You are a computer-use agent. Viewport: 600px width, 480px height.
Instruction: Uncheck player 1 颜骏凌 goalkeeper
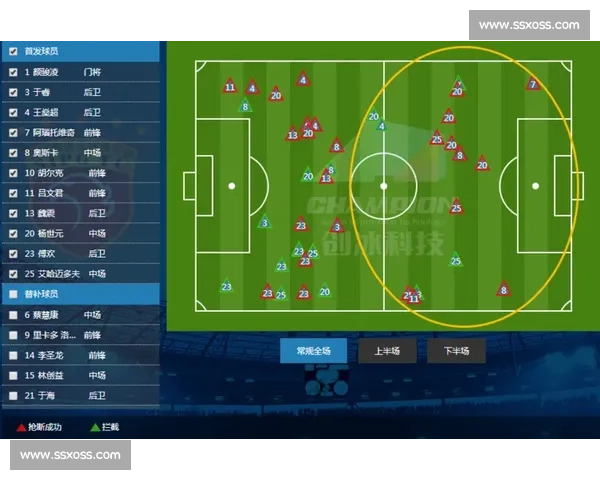click(12, 72)
